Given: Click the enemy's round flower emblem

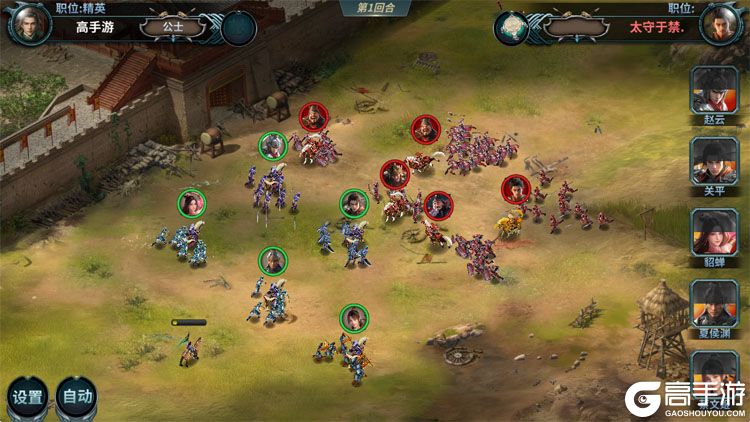Looking at the screenshot, I should (514, 27).
